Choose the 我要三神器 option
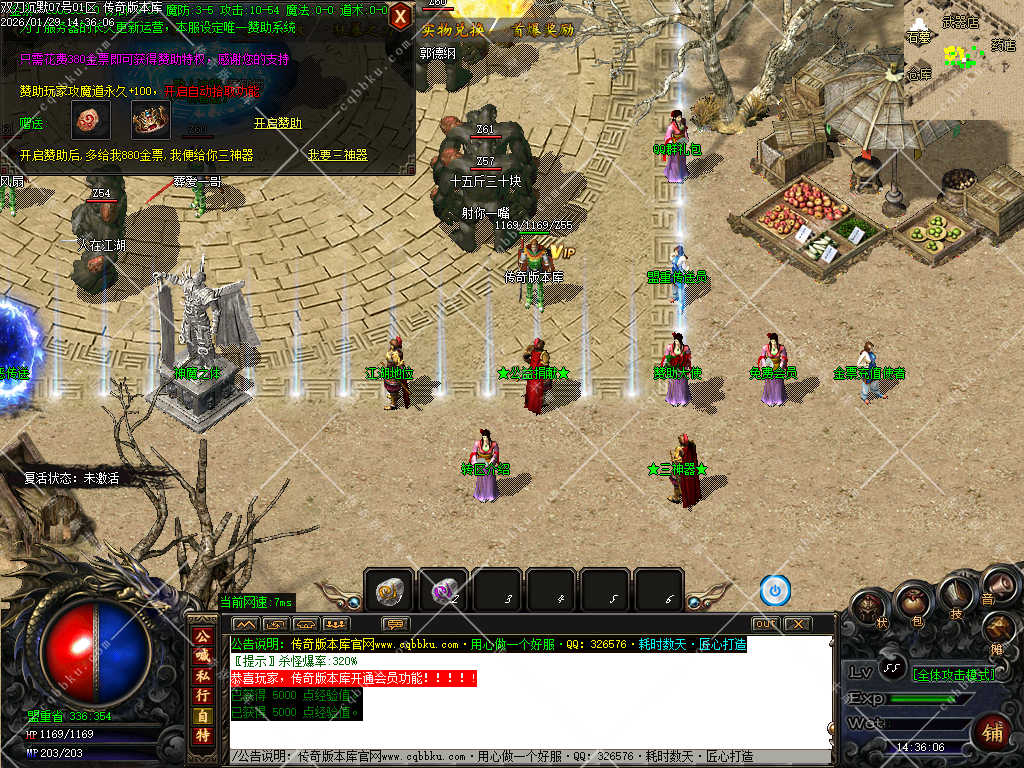The height and width of the screenshot is (768, 1024). pyautogui.click(x=337, y=155)
